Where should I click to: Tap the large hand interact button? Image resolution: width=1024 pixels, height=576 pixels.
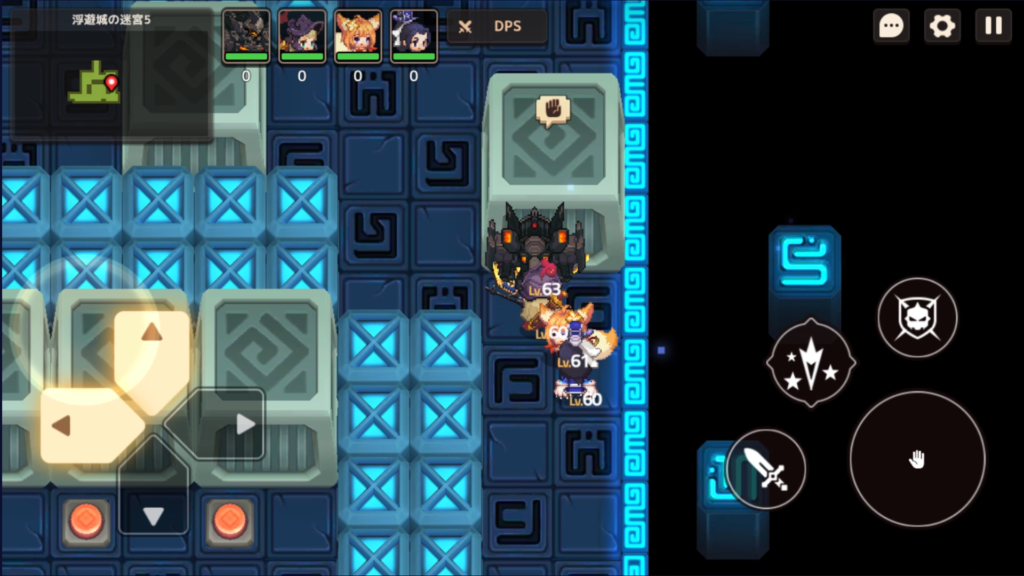point(917,459)
